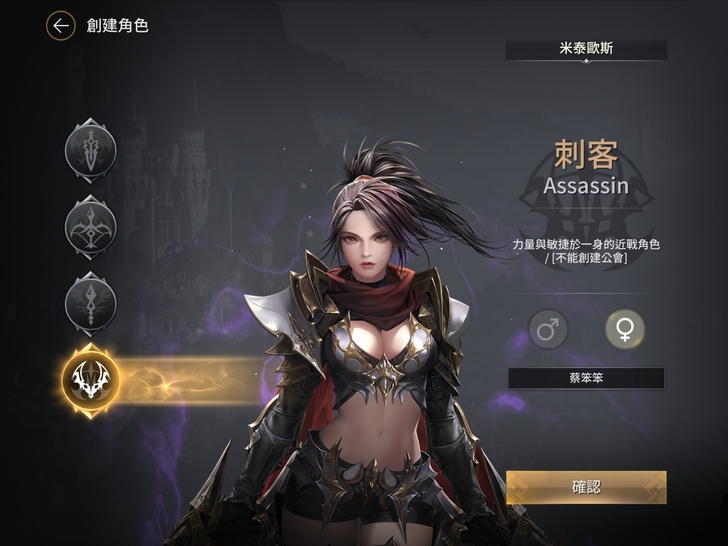The image size is (728, 546).
Task: Pick the staff emblem class
Action: [91, 301]
